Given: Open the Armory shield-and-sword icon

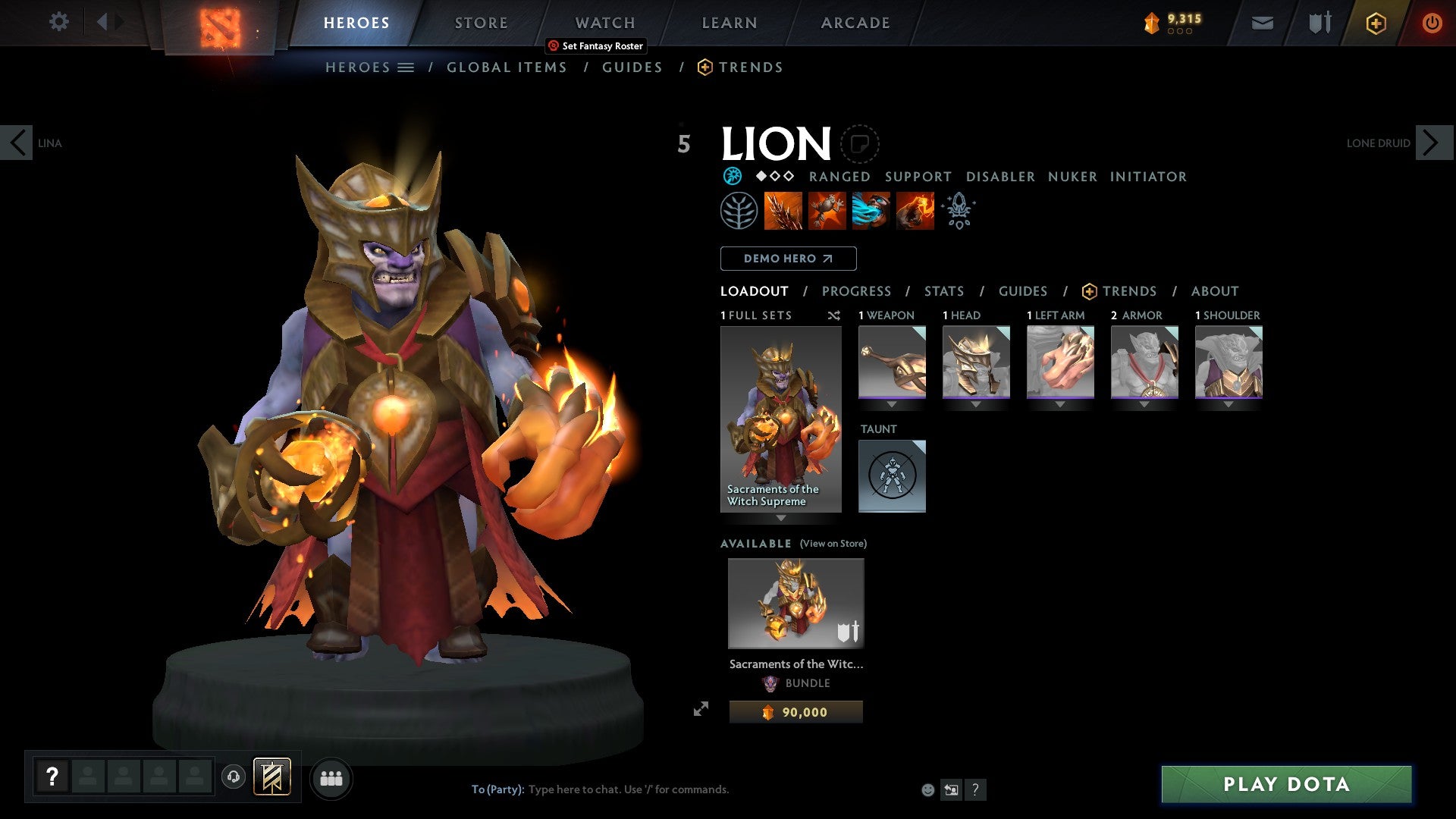Looking at the screenshot, I should click(x=1318, y=23).
